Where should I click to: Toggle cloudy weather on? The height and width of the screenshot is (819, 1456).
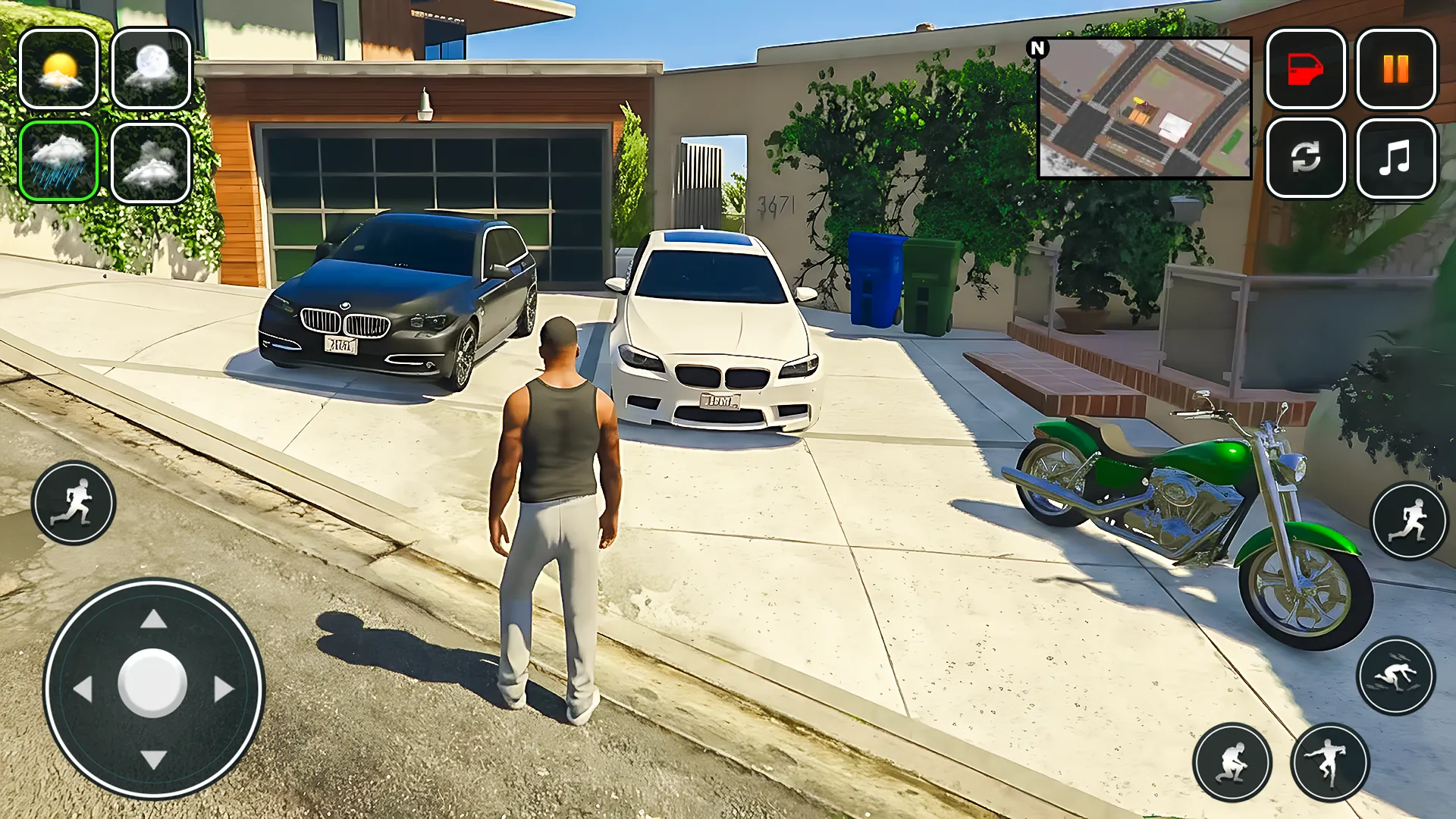[x=152, y=162]
